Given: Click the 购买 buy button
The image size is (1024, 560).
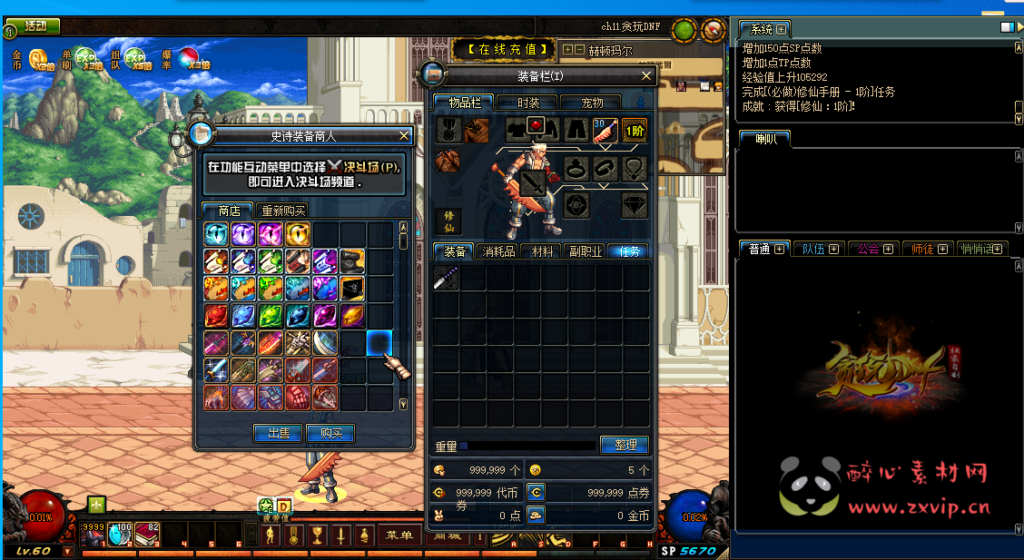Looking at the screenshot, I should click(330, 433).
